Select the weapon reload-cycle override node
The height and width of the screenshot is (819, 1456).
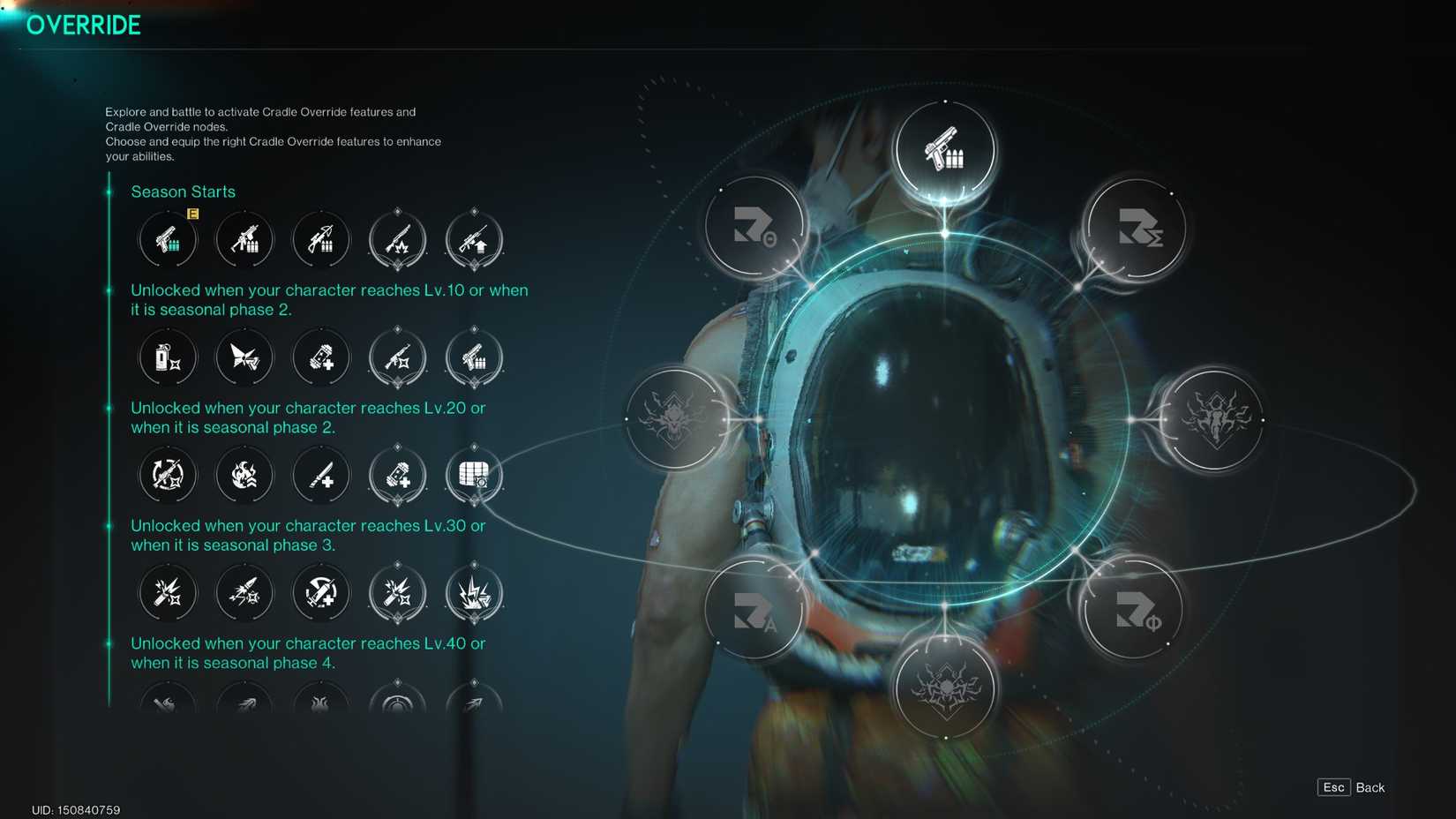pos(168,475)
